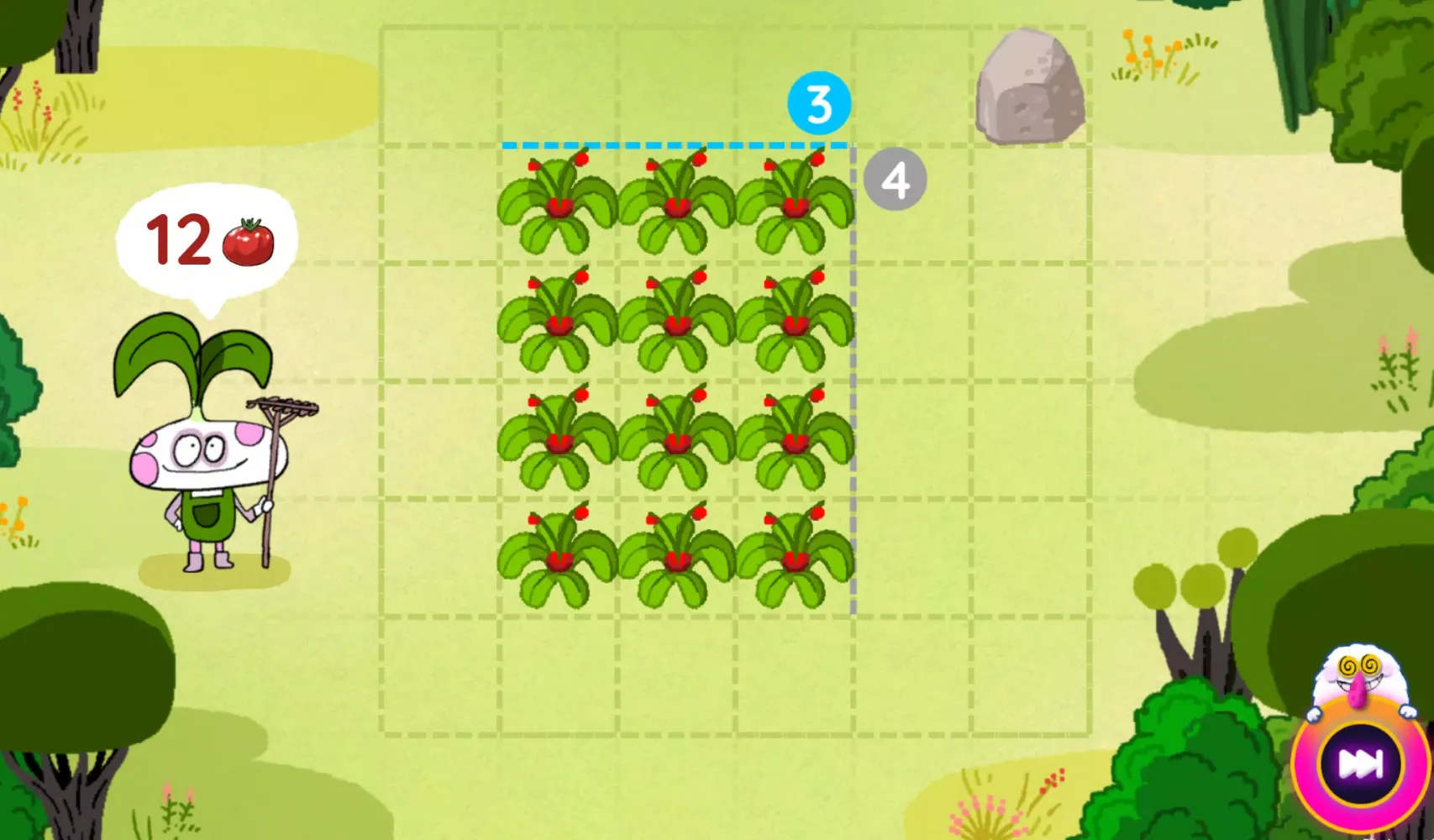Click the gray circle showing number 4
Image resolution: width=1434 pixels, height=840 pixels.
pyautogui.click(x=896, y=179)
